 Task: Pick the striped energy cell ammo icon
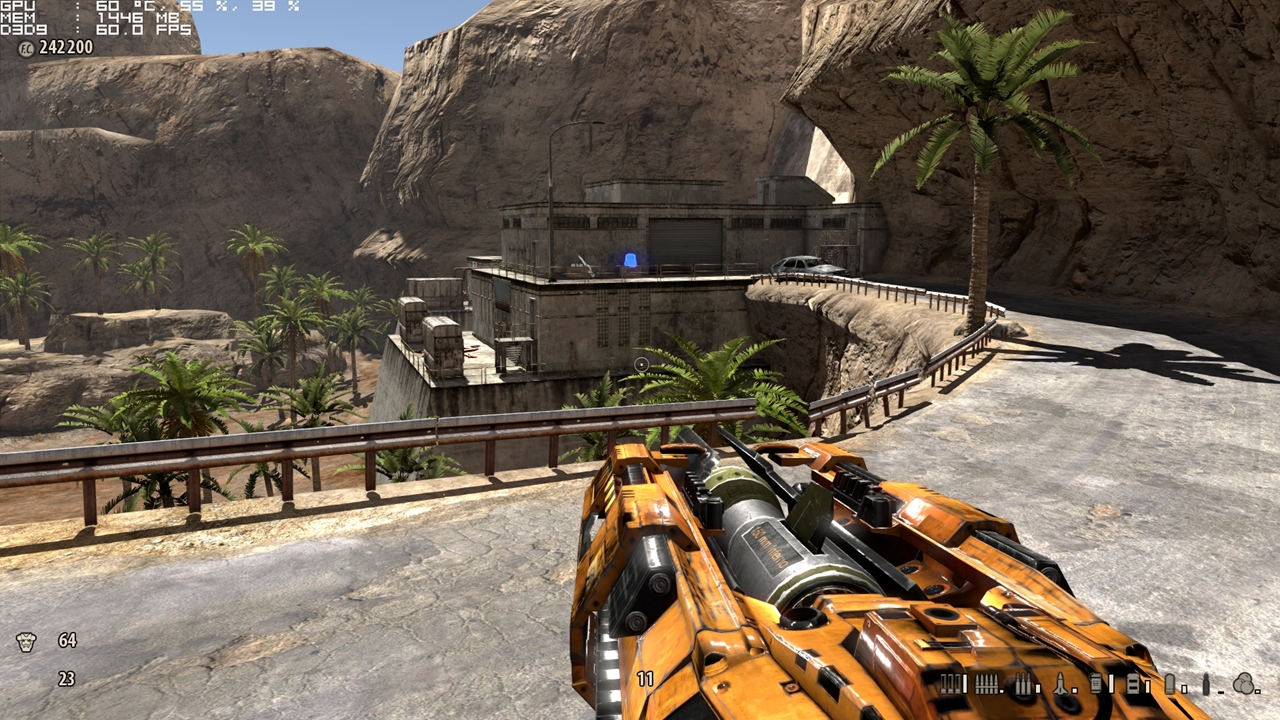pyautogui.click(x=1133, y=684)
